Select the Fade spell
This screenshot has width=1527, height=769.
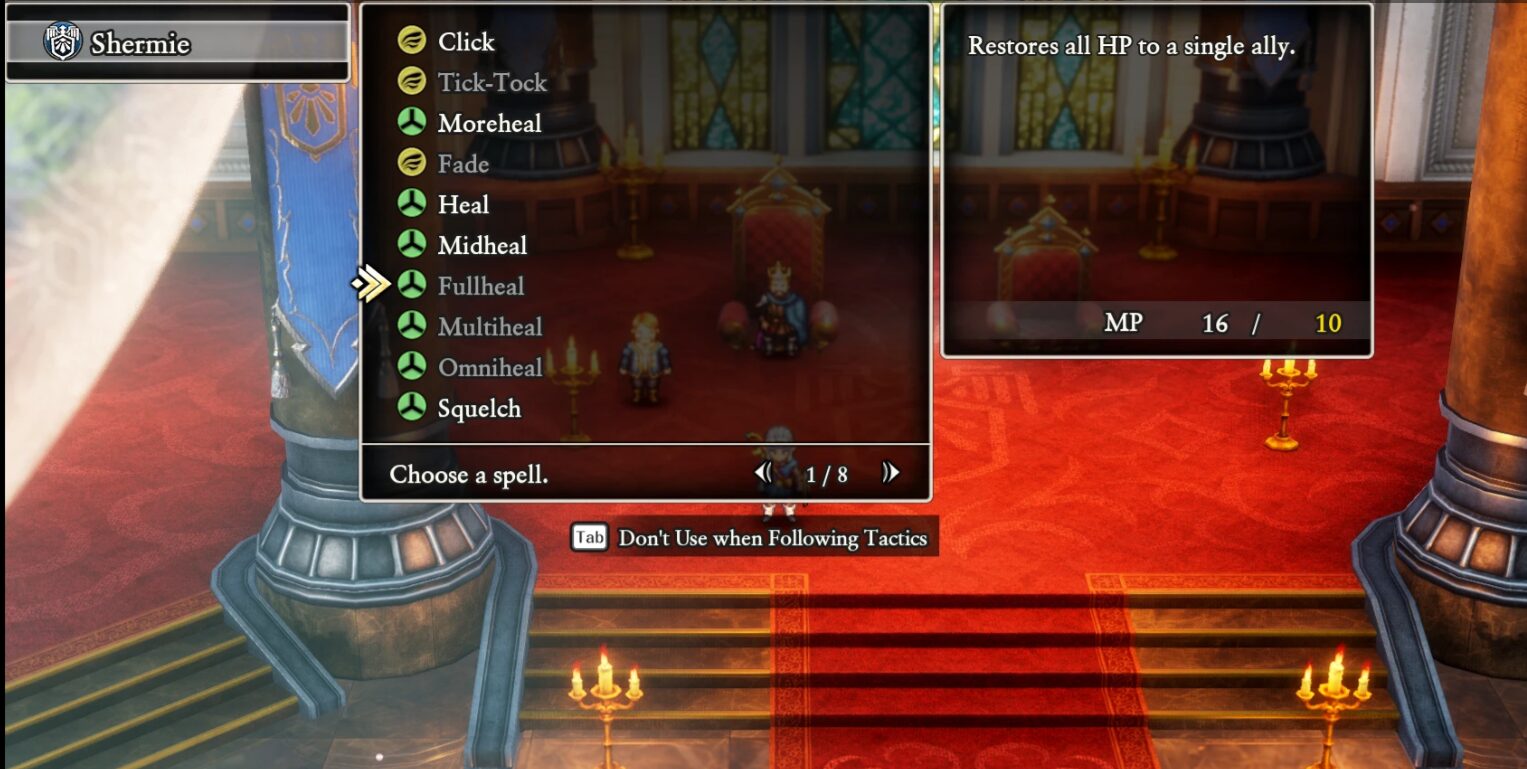coord(463,164)
